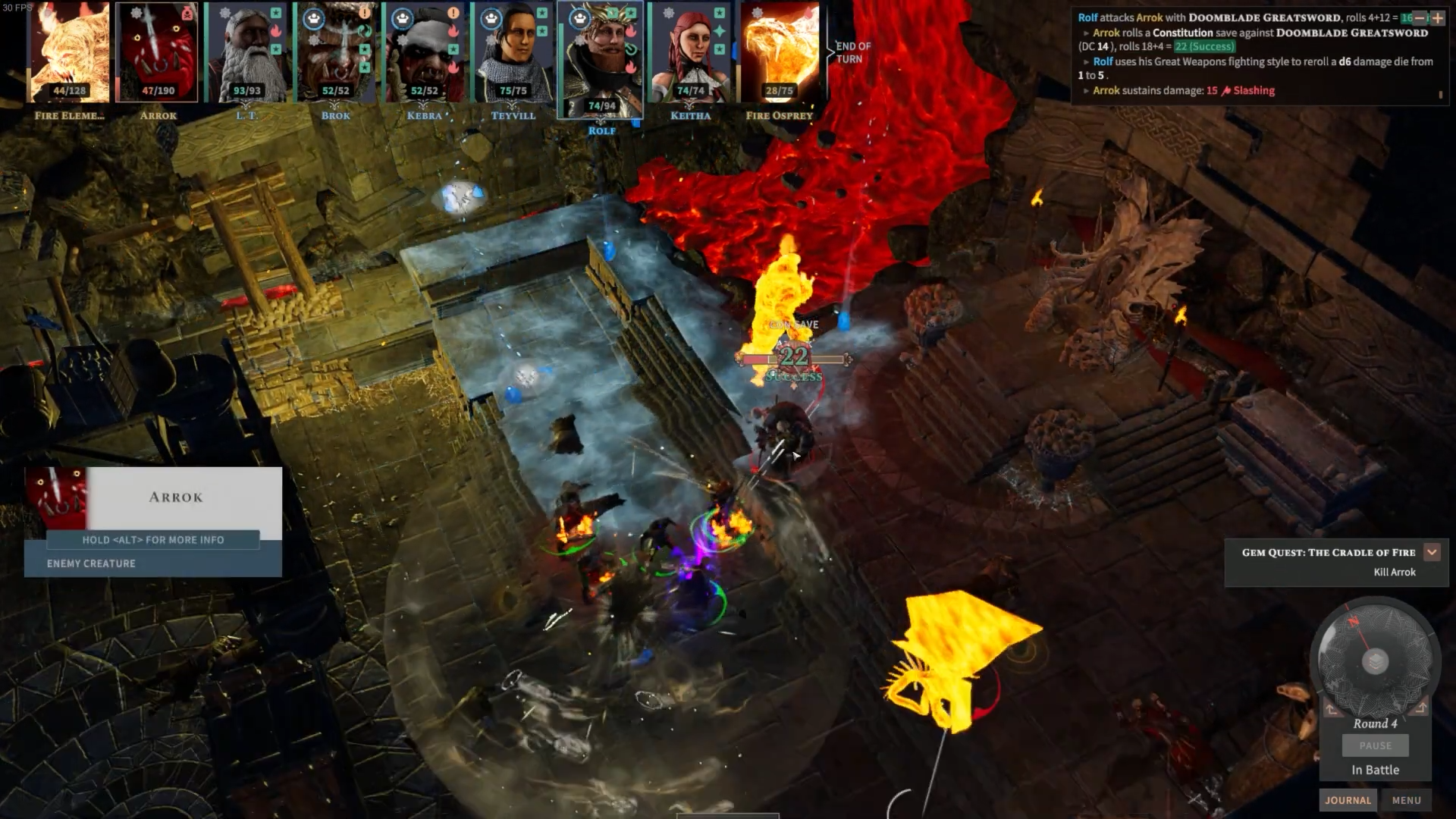Select Keitha's portrait in turn order
This screenshot has width=1456, height=819.
pyautogui.click(x=690, y=53)
